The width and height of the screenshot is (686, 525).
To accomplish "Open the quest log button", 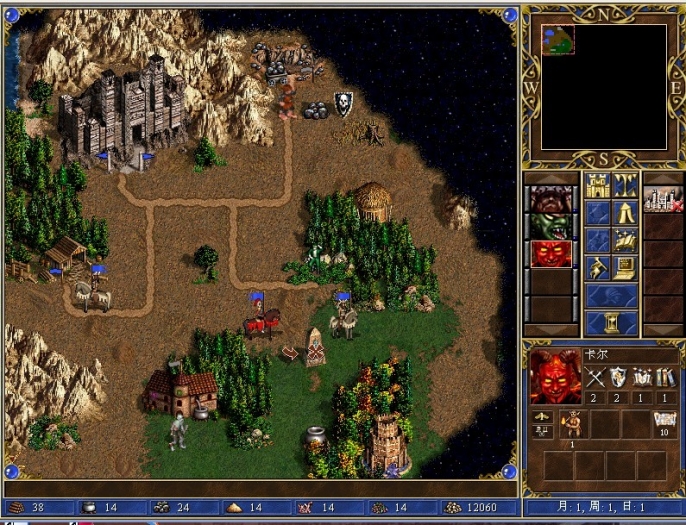I will 597,212.
